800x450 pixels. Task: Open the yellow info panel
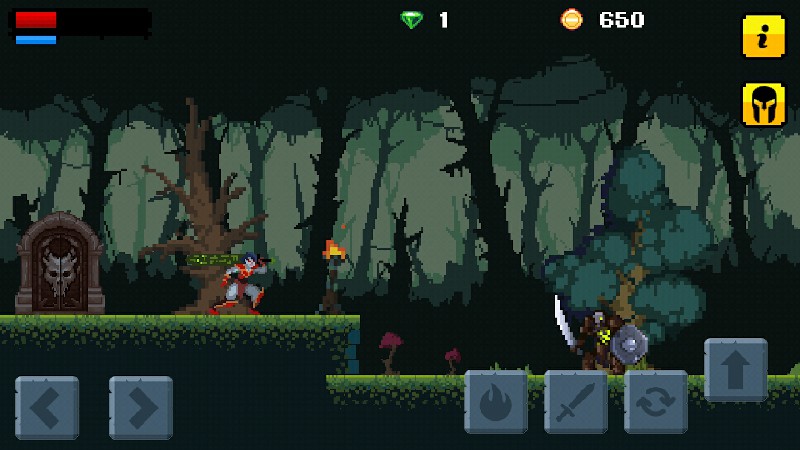[763, 37]
